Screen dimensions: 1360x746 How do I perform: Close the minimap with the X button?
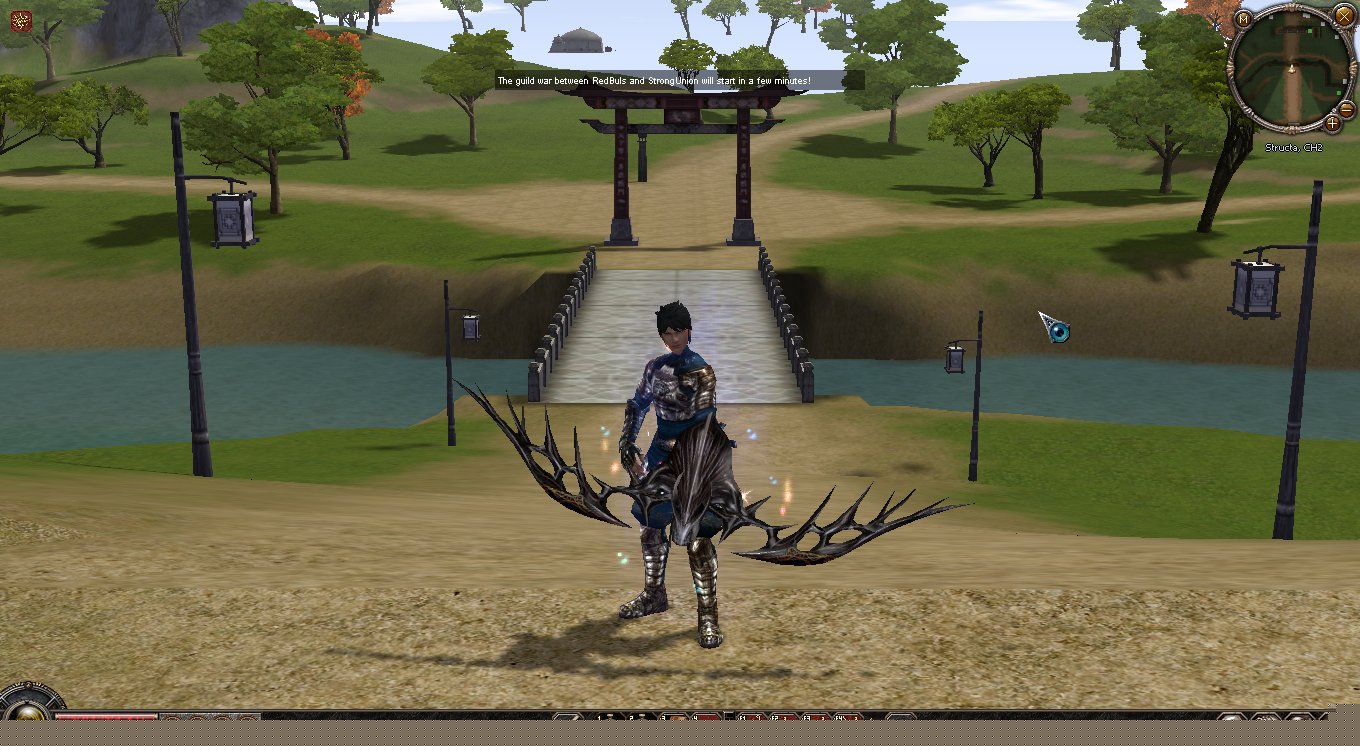coord(1344,15)
